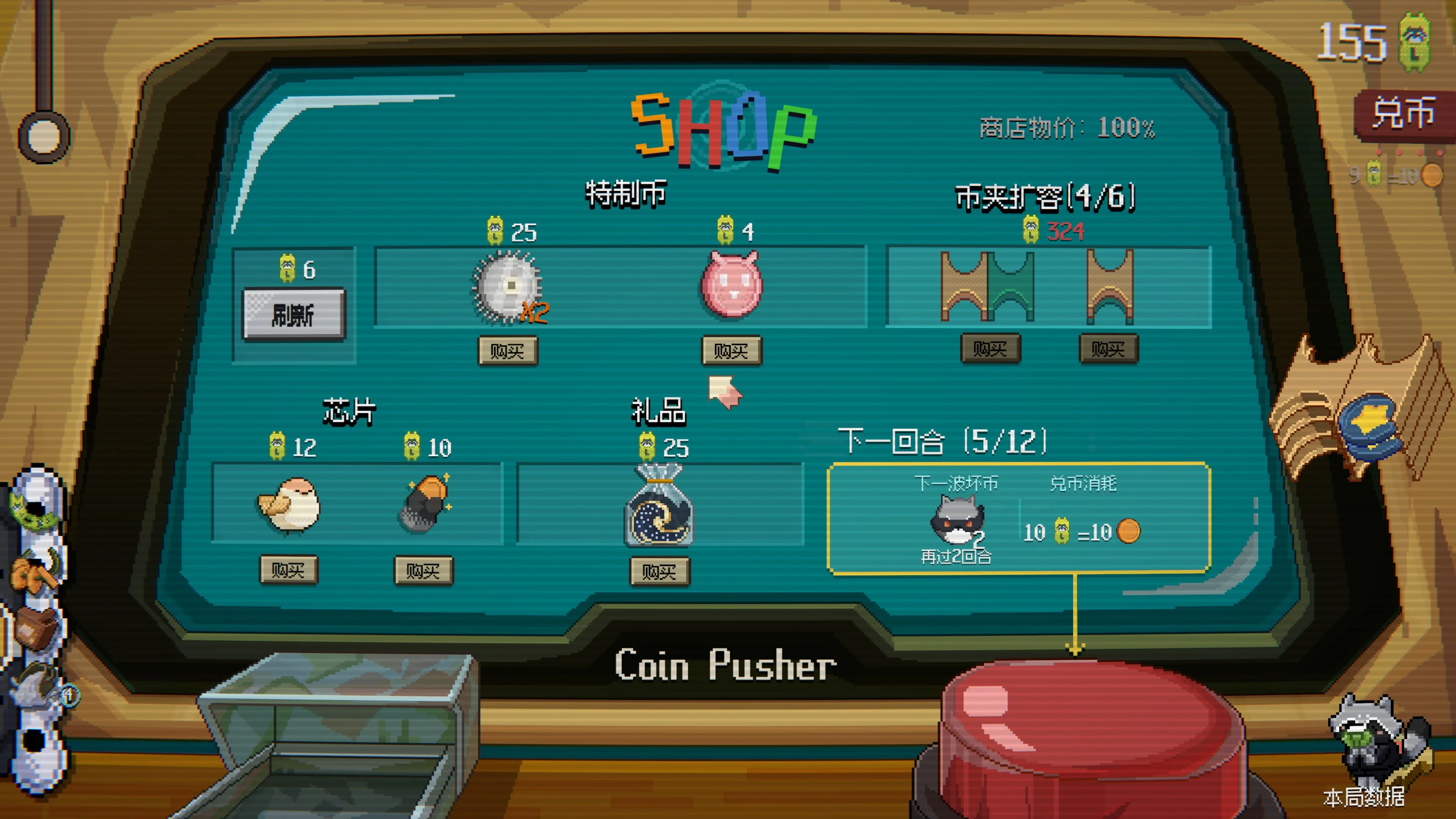This screenshot has height=819, width=1456.
Task: View the next bad coin raccoon icon
Action: [x=956, y=519]
